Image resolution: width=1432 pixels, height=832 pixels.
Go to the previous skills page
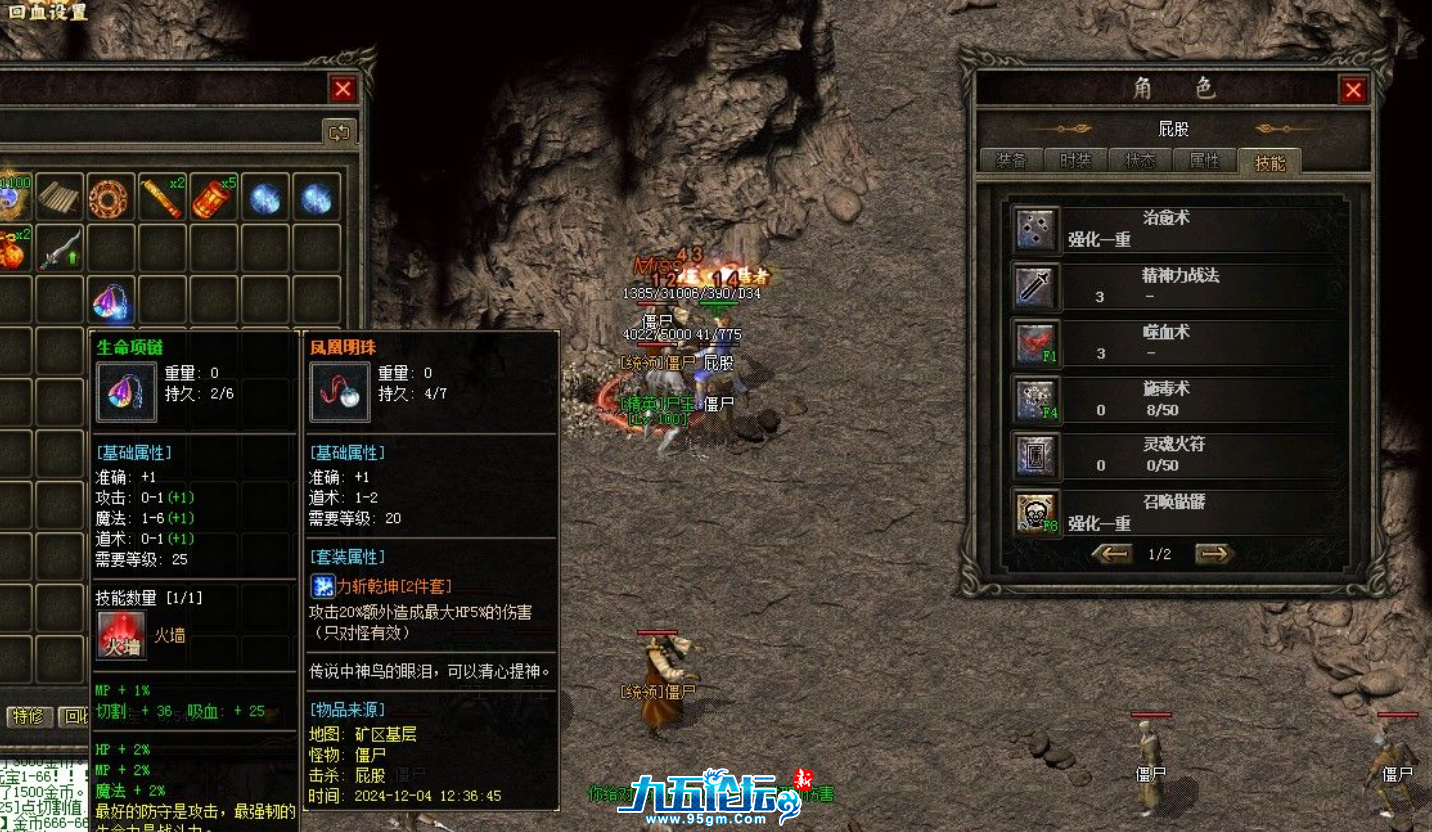pyautogui.click(x=1112, y=554)
